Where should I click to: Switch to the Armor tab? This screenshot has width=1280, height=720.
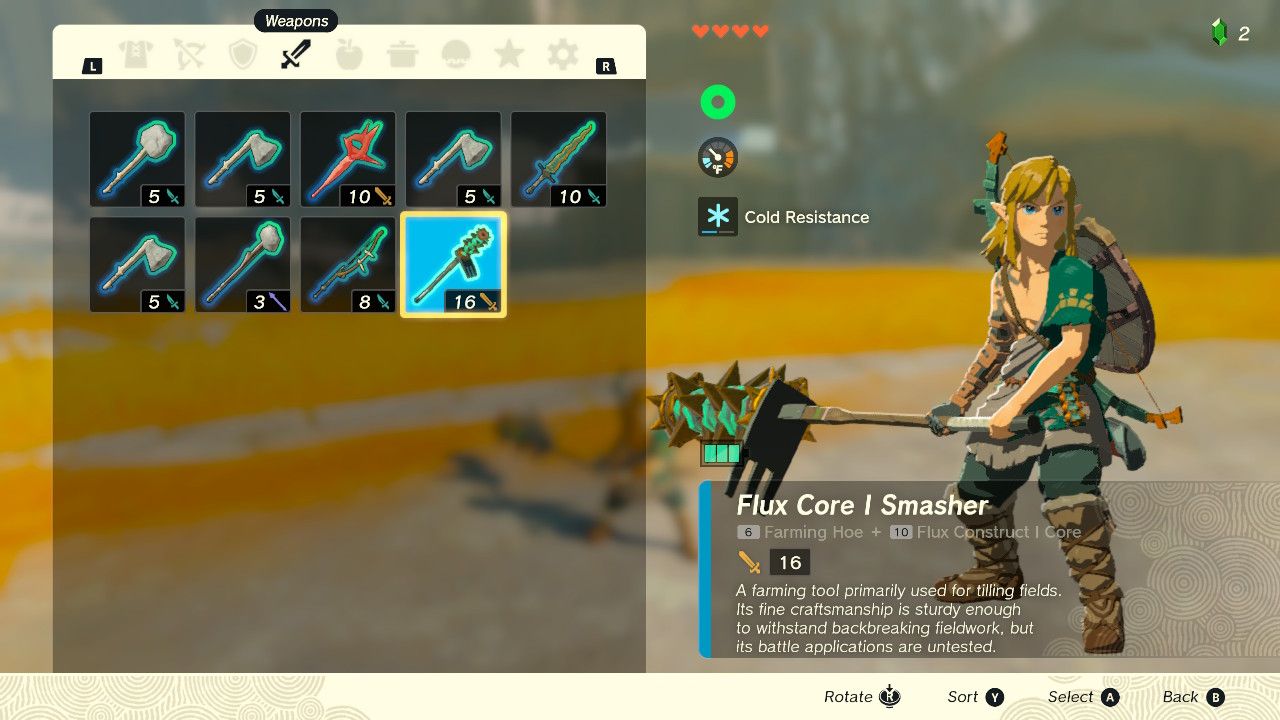[136, 55]
